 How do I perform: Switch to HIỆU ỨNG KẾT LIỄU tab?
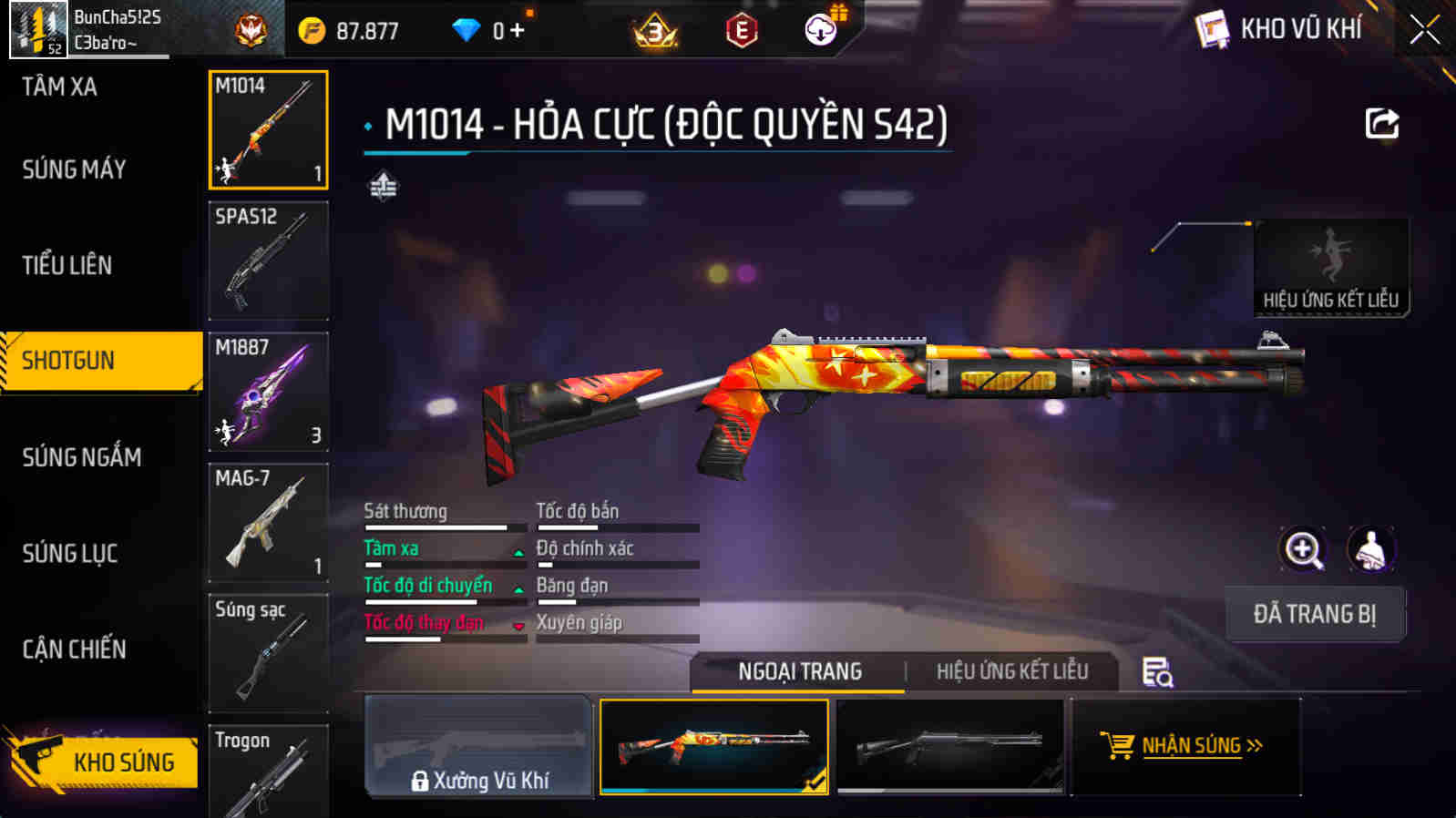[1011, 671]
